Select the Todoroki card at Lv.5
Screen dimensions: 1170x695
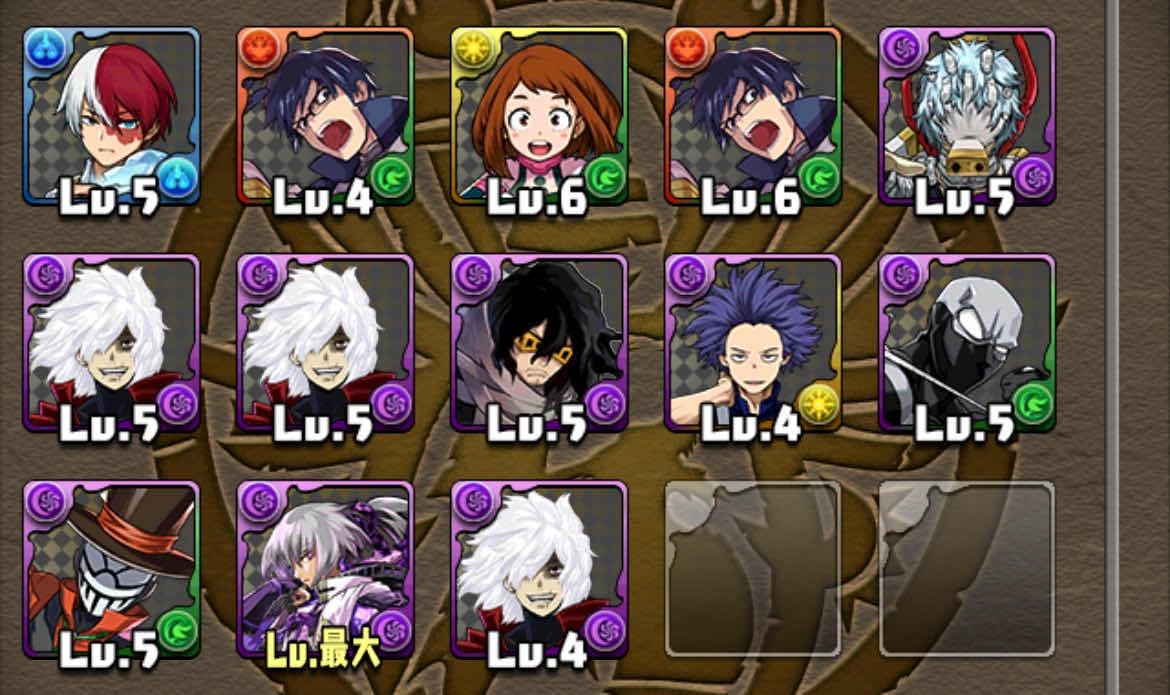[112, 116]
